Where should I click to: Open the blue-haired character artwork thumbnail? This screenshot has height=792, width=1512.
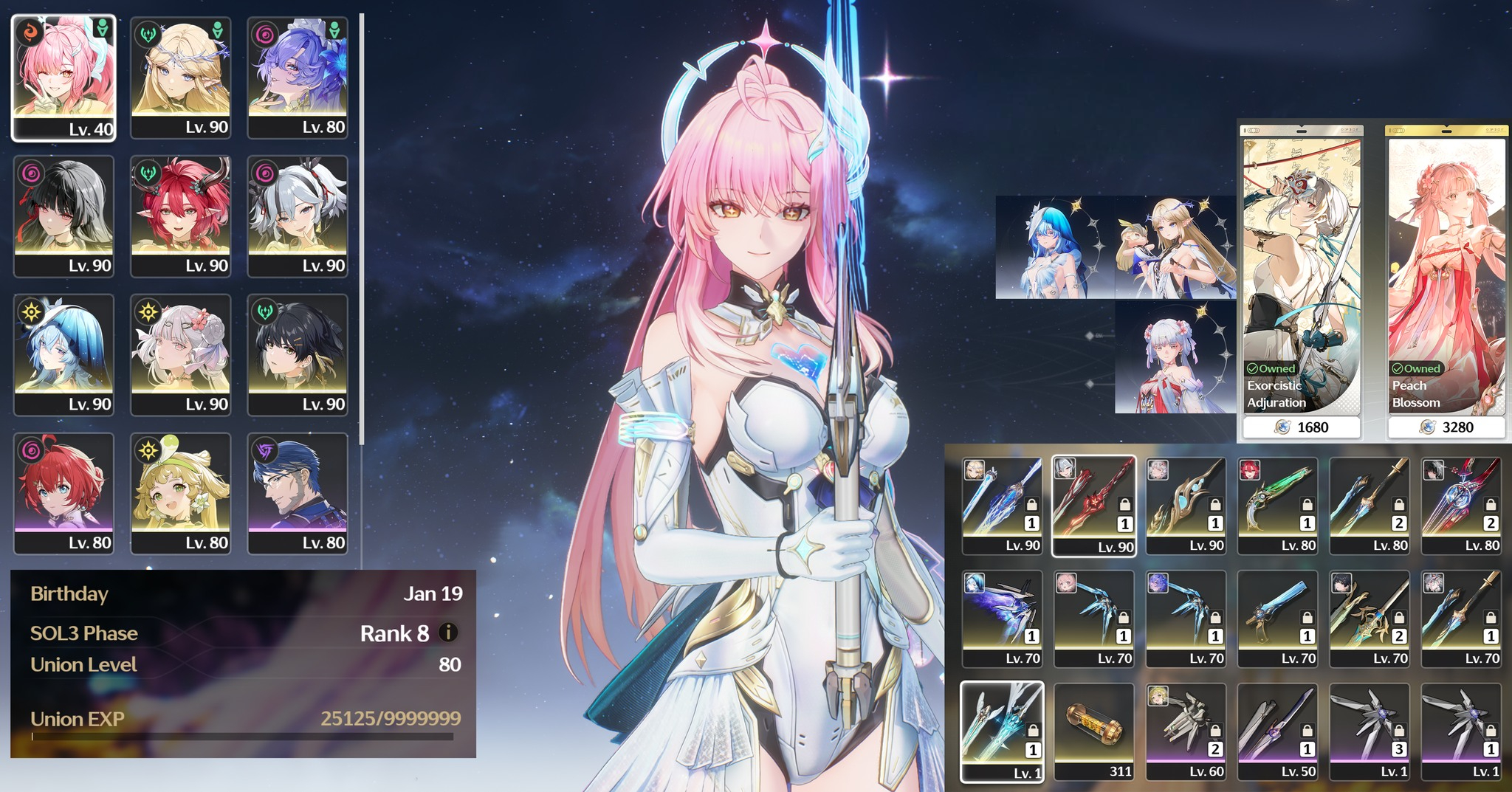(1054, 247)
